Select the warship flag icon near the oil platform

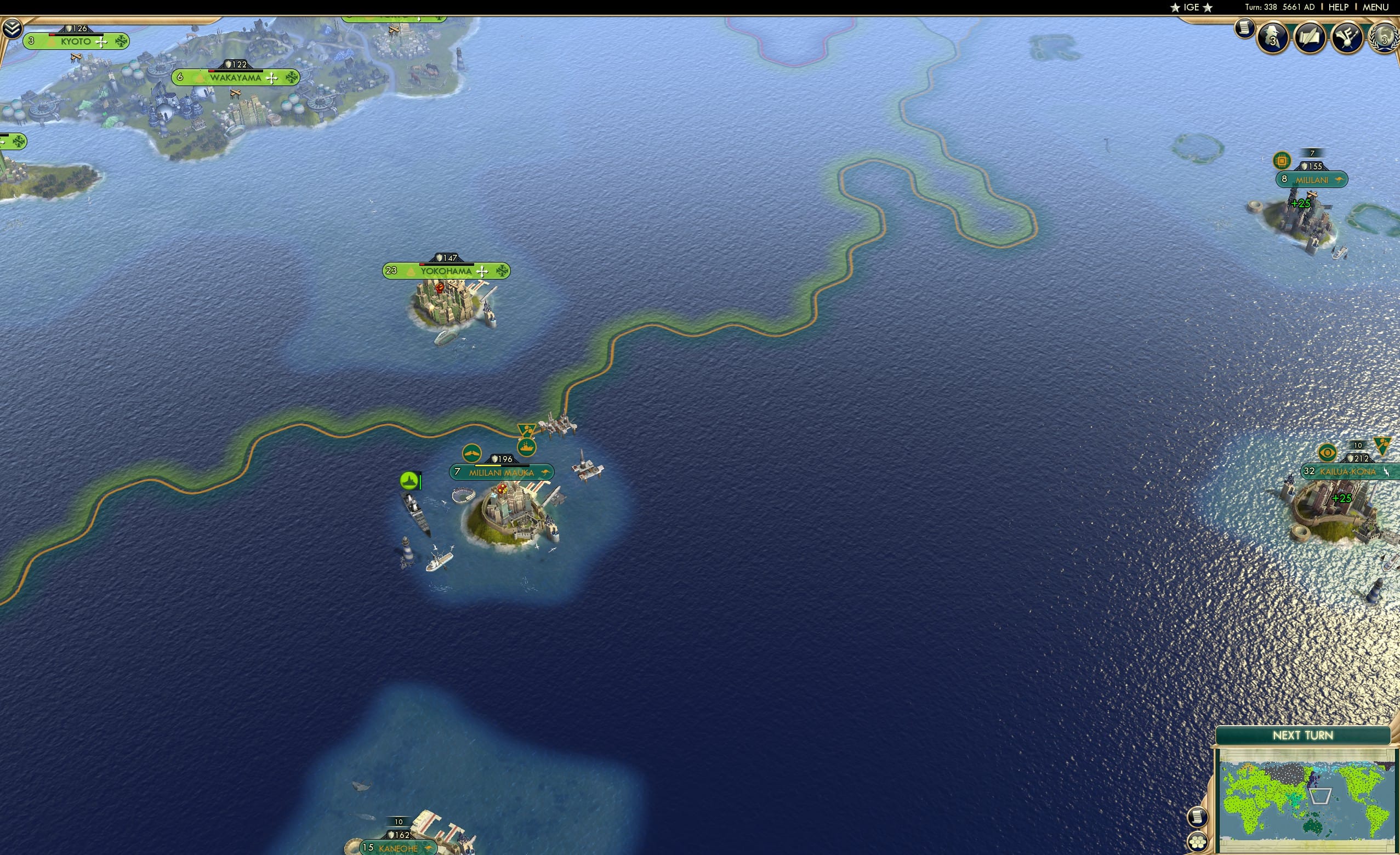coord(527,448)
